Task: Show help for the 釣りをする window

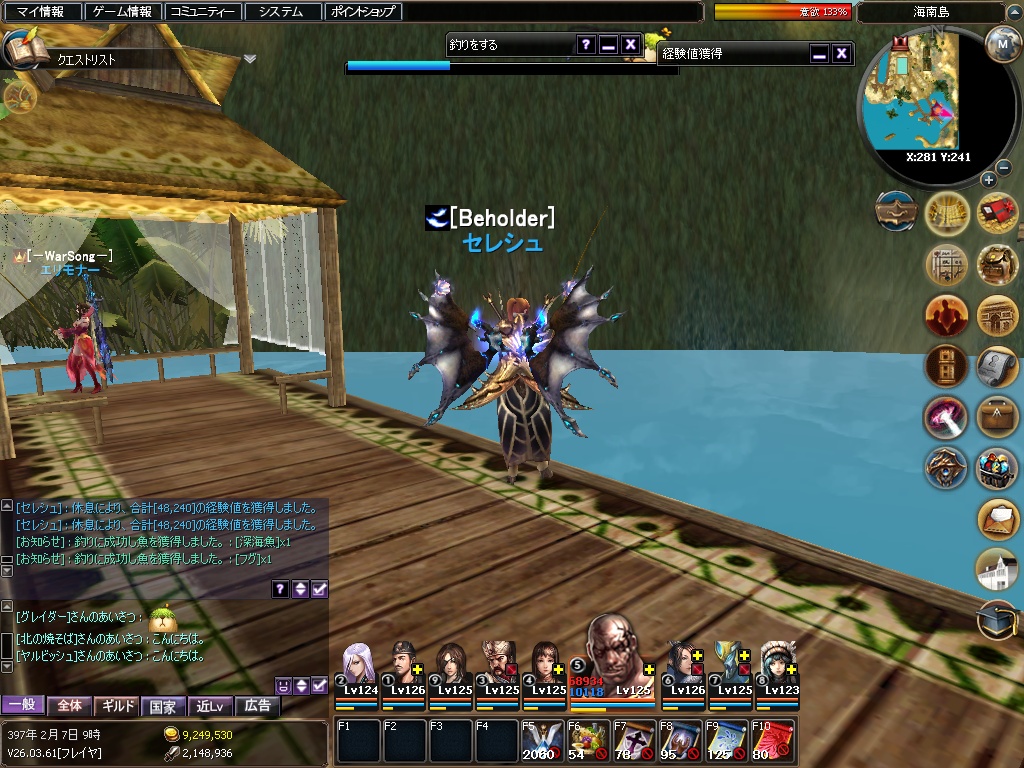Action: point(585,44)
